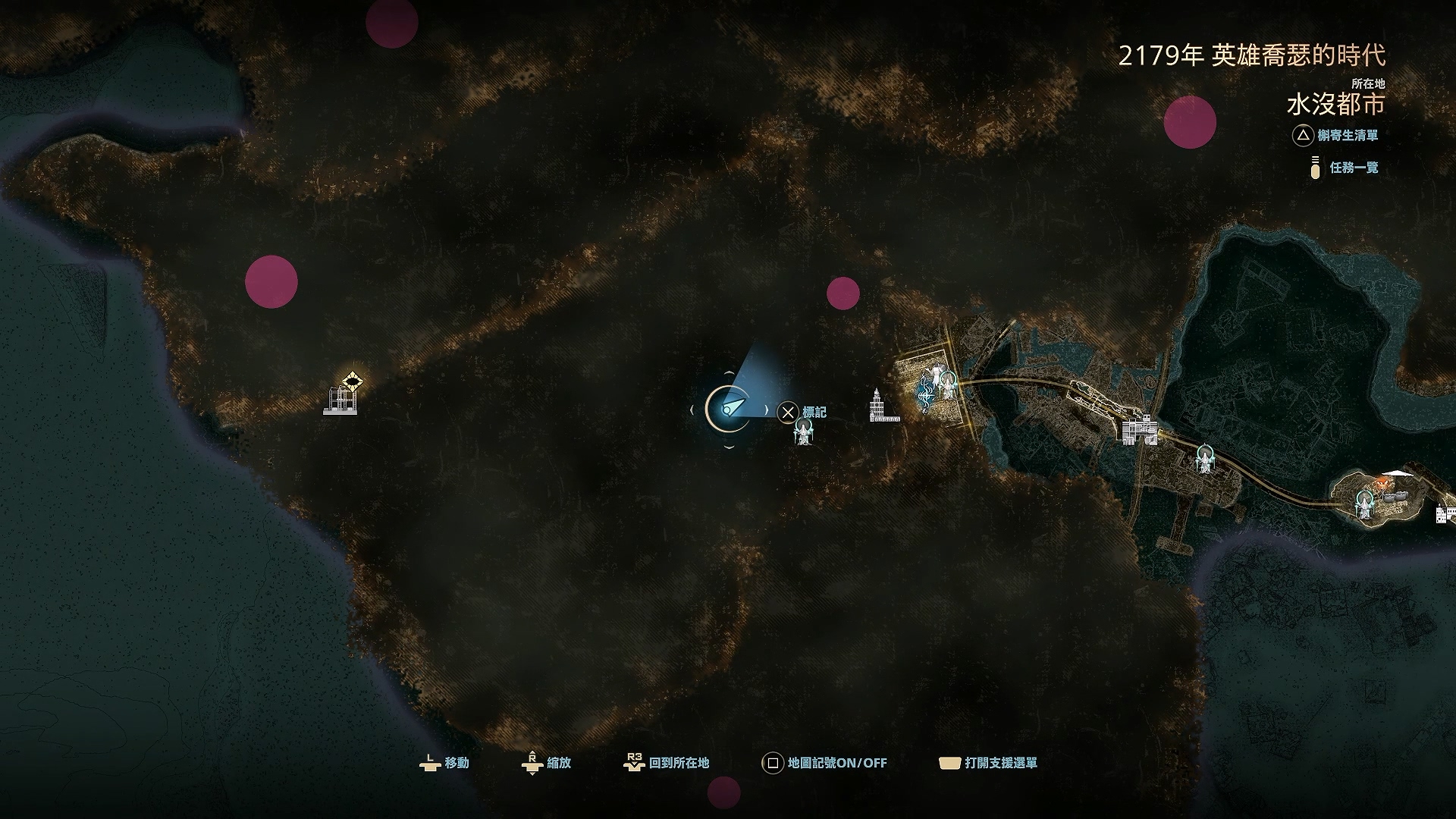This screenshot has height=819, width=1456.
Task: Click the orange flame marker on the island
Action: point(1382,482)
